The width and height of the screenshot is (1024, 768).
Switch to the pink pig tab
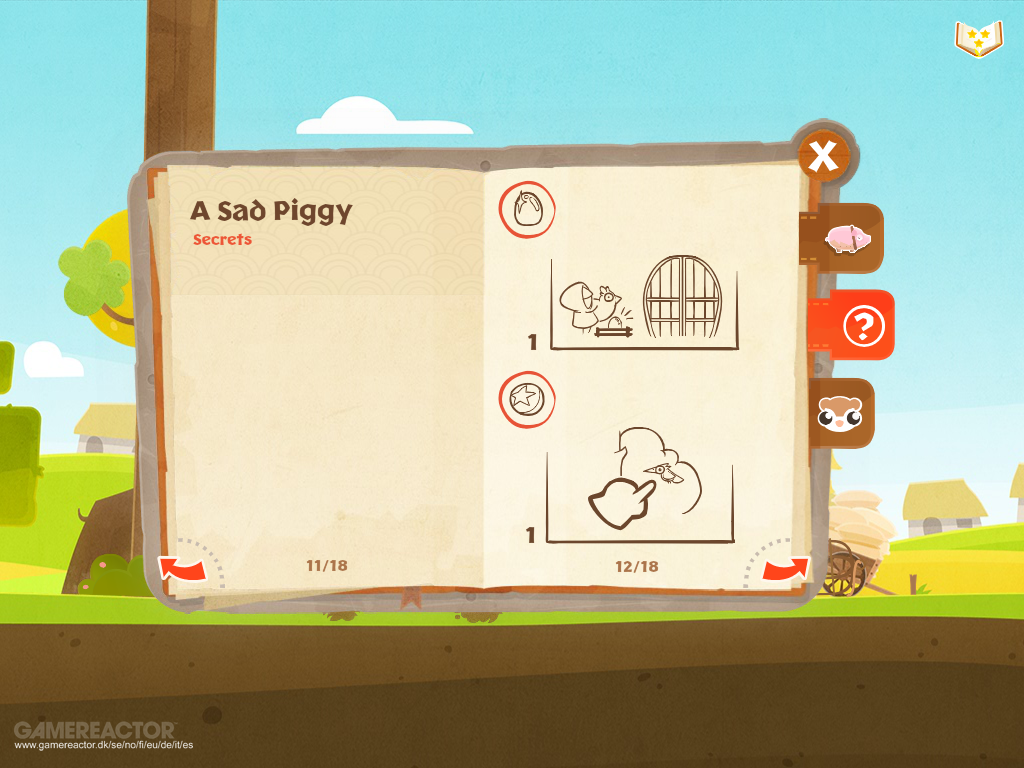point(846,238)
